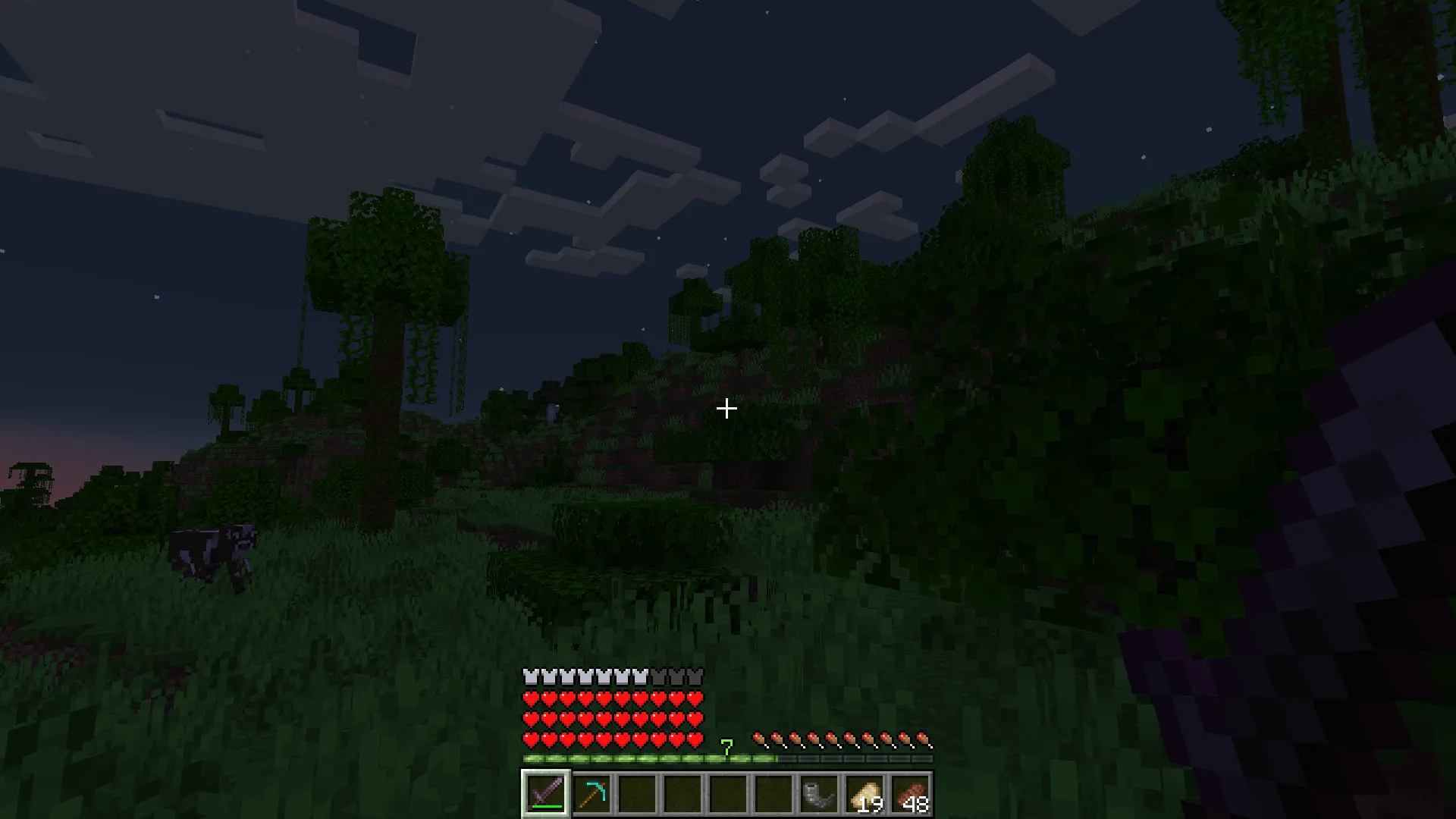Click the experience level number 7
This screenshot has width=1456, height=819.
[x=727, y=746]
